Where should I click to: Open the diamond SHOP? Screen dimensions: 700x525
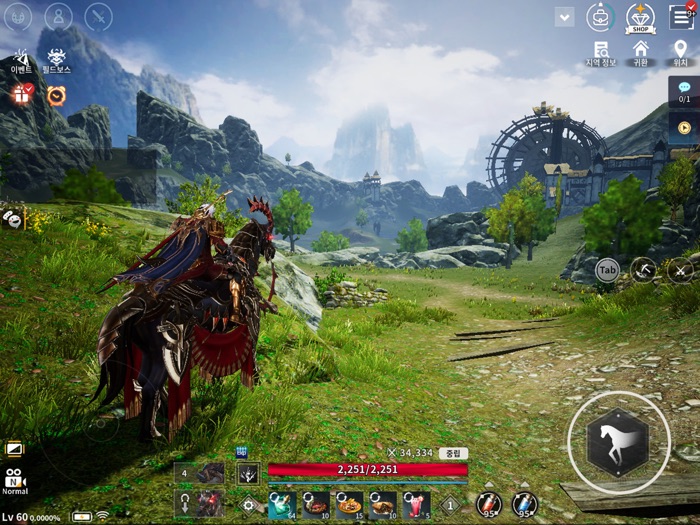640,17
